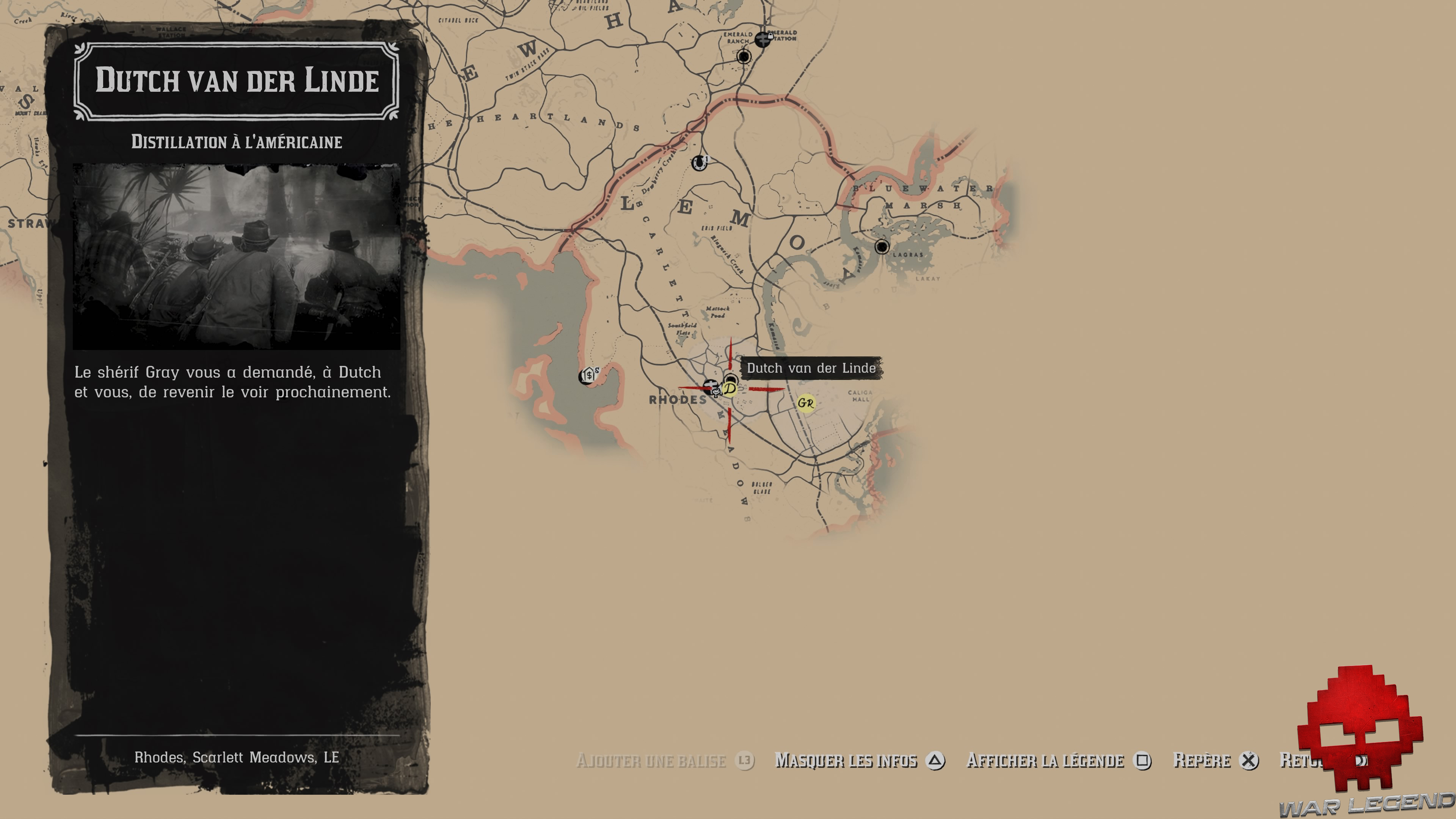This screenshot has width=1456, height=819.
Task: Click the Emerald Ranch circular map marker
Action: coord(744,57)
